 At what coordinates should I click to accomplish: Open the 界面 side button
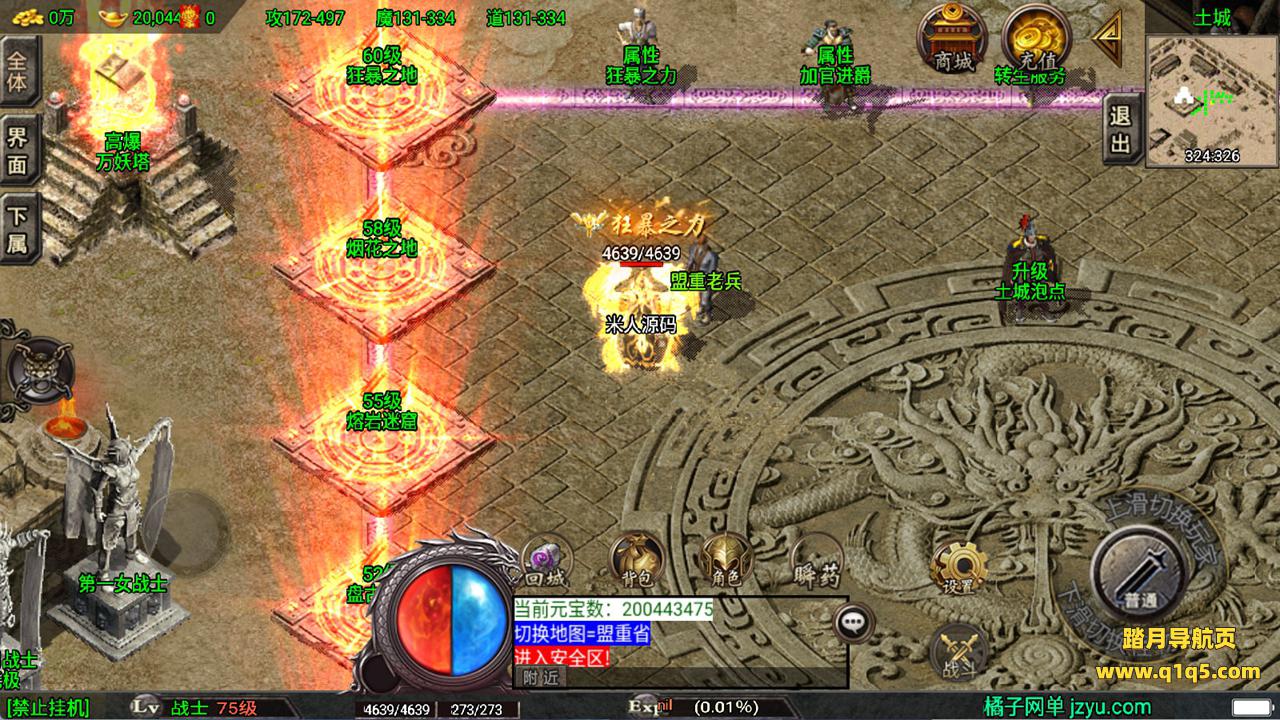point(18,150)
